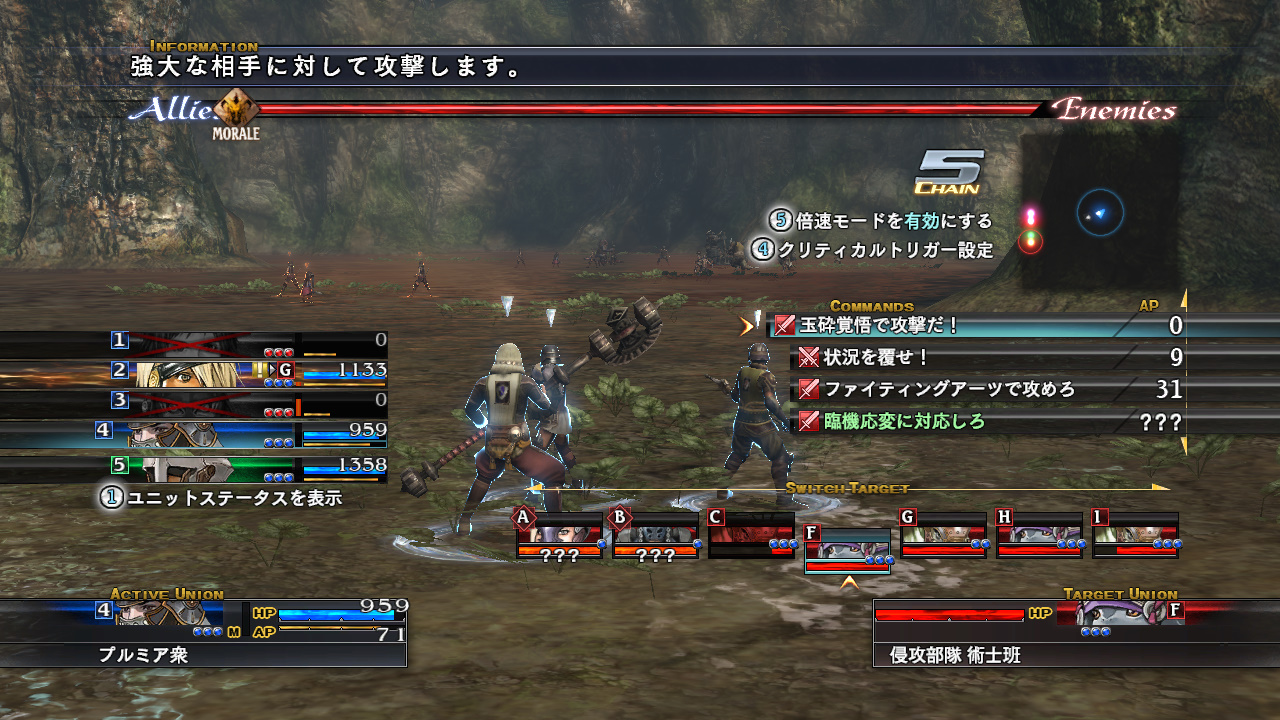
Task: Select the 玉砕覚悟で攻撃だ！ command
Action: coord(866,326)
